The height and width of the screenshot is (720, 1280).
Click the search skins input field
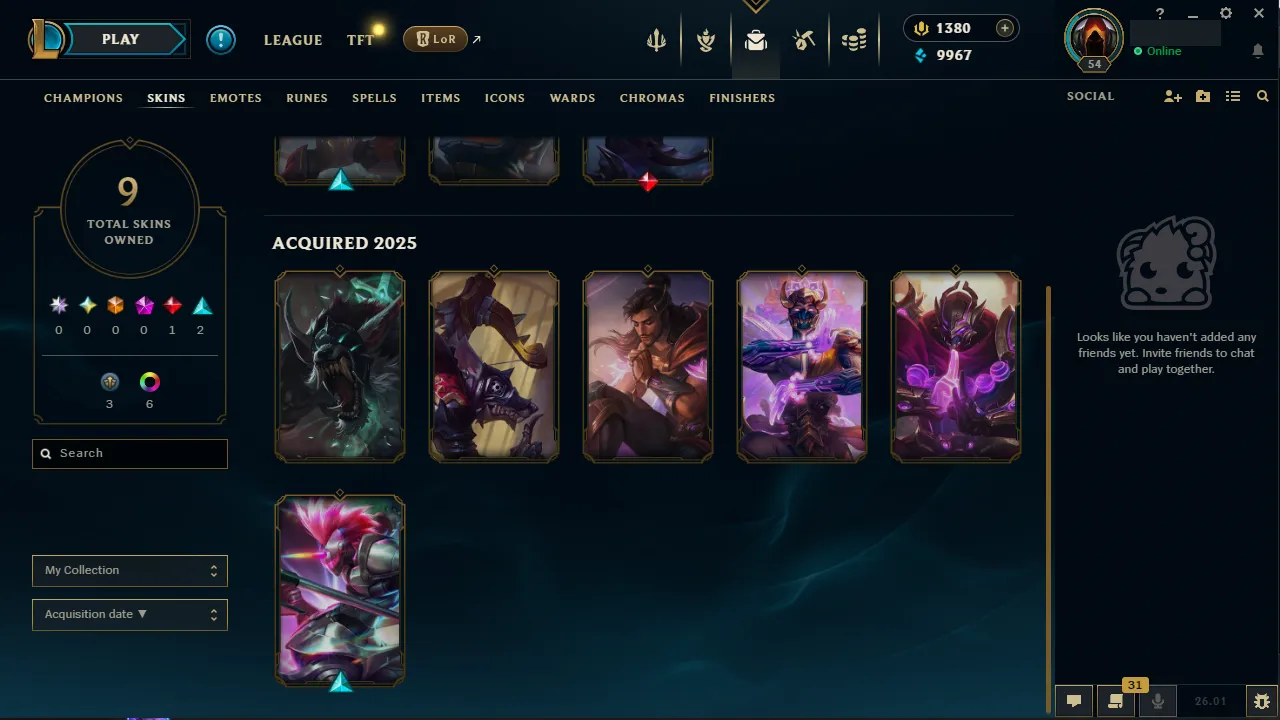click(x=129, y=453)
